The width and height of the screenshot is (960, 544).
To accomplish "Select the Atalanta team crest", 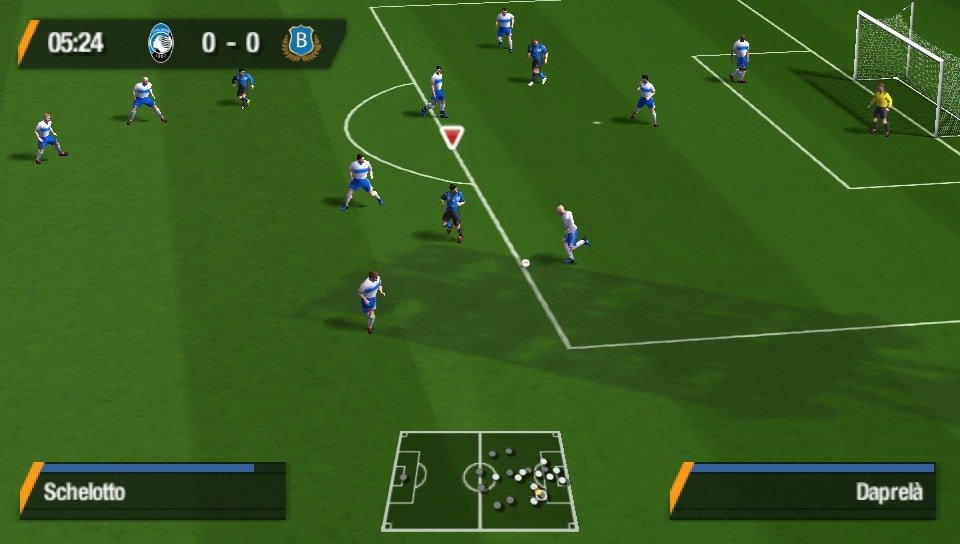I will tap(160, 43).
